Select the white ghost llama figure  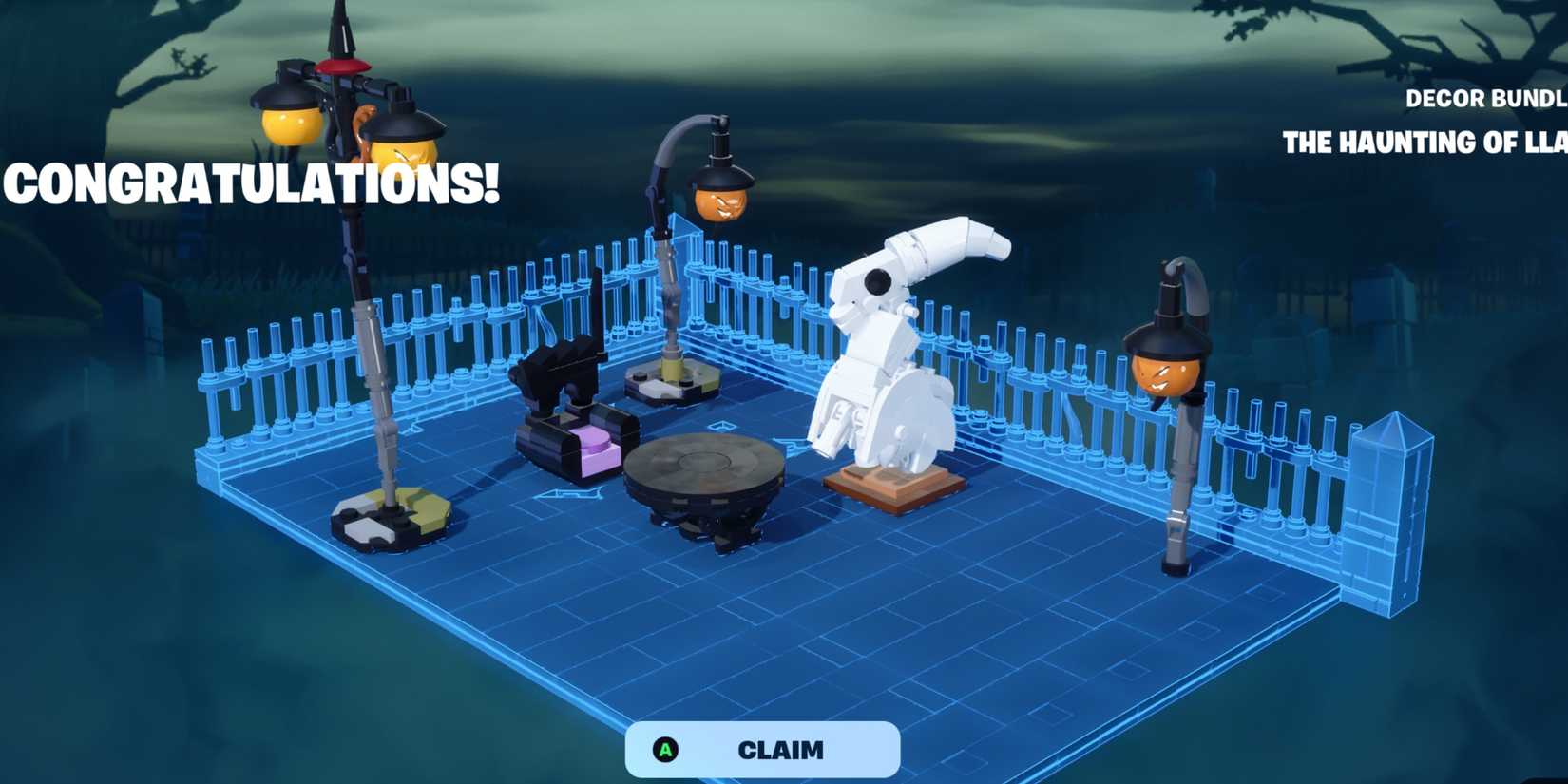tap(884, 352)
